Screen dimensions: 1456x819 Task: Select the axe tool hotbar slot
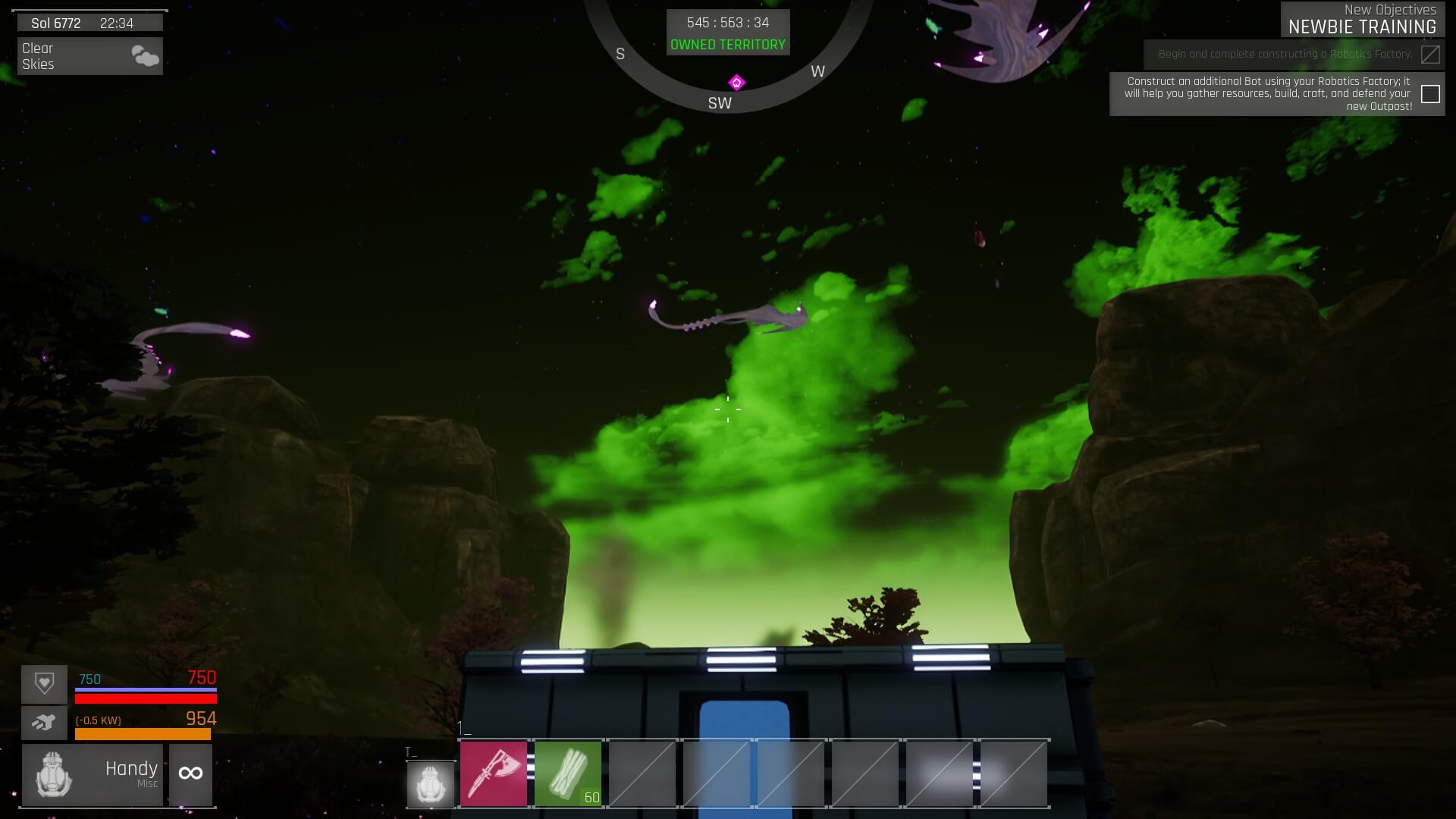click(494, 773)
